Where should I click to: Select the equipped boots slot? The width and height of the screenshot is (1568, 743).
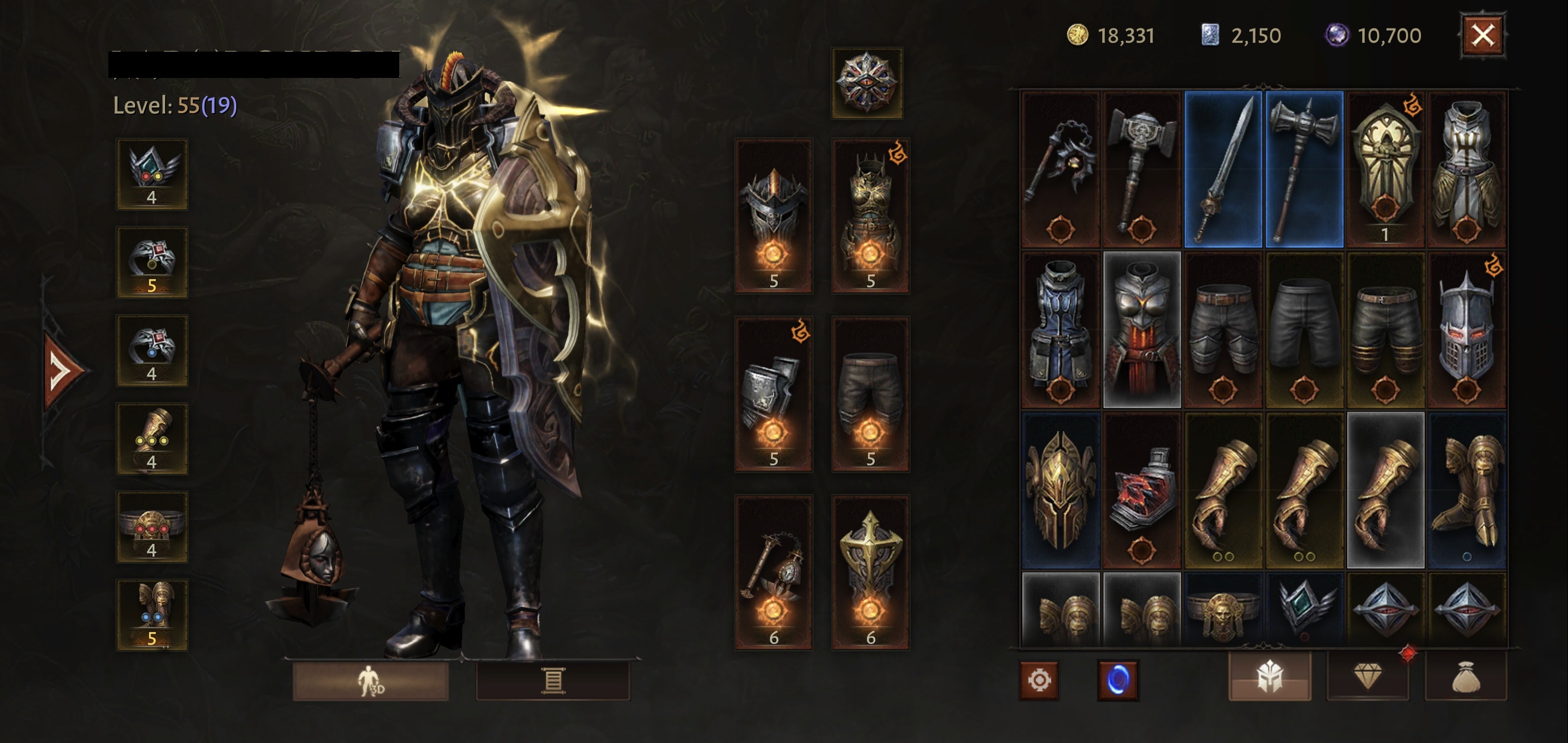pyautogui.click(x=152, y=615)
